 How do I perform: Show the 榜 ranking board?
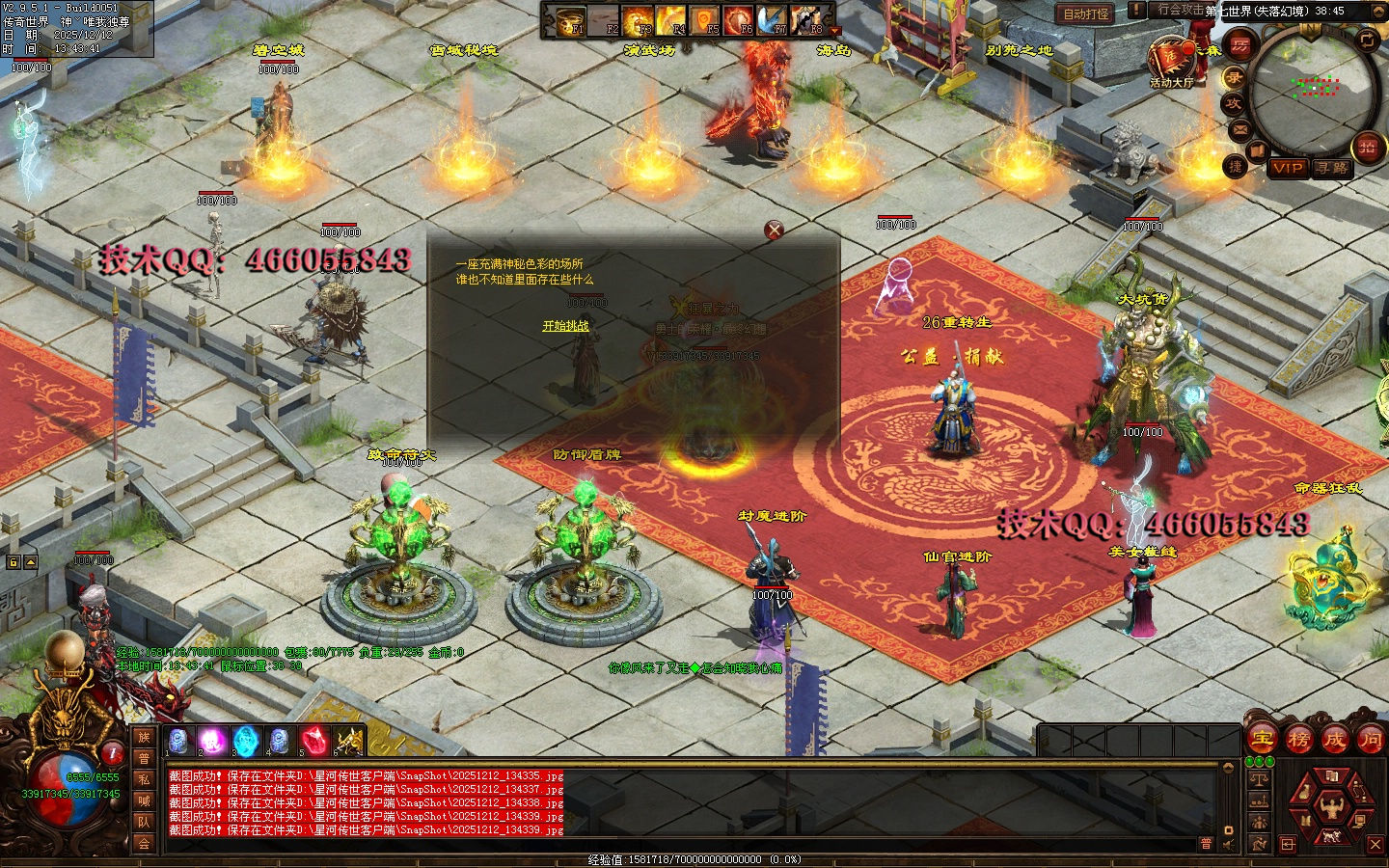coord(1298,740)
